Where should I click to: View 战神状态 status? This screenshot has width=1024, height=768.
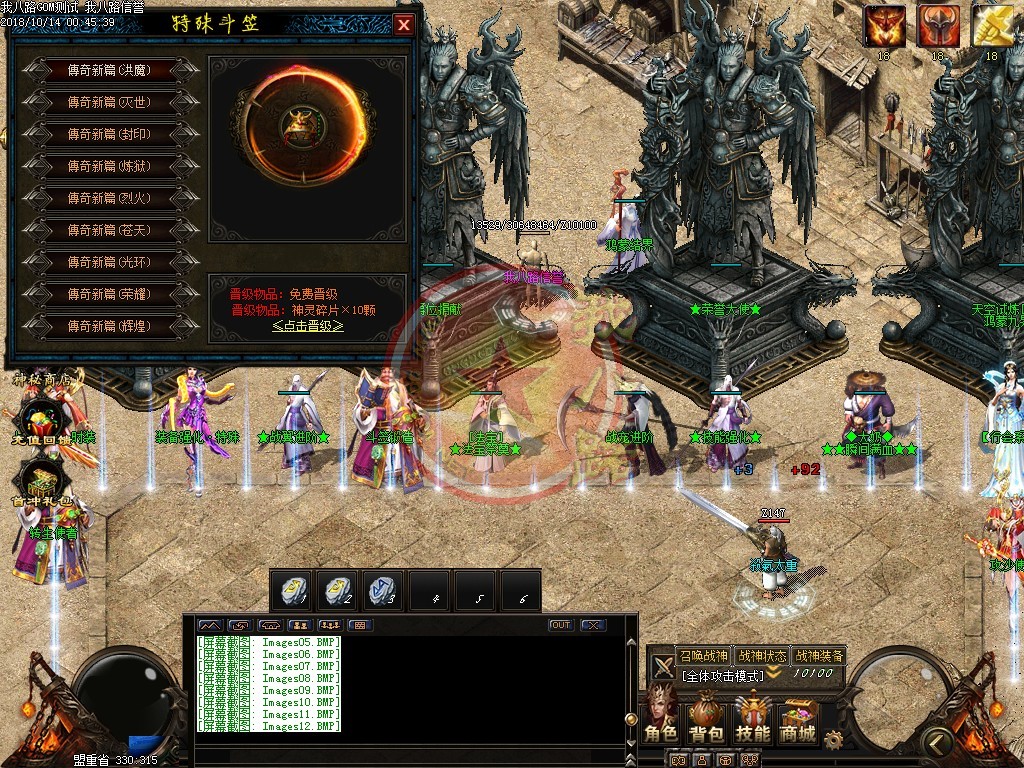(760, 656)
